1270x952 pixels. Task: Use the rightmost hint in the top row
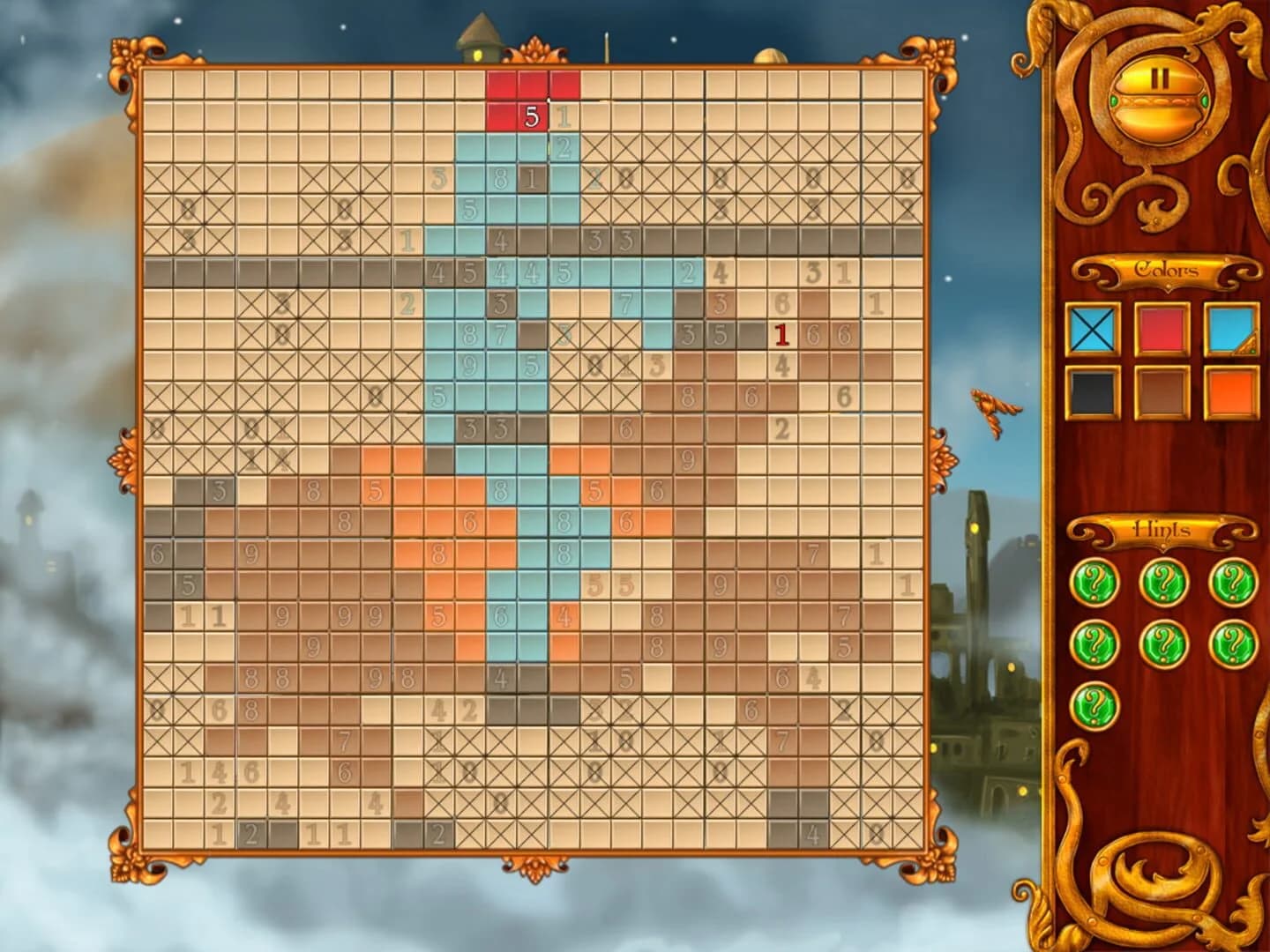[1232, 582]
